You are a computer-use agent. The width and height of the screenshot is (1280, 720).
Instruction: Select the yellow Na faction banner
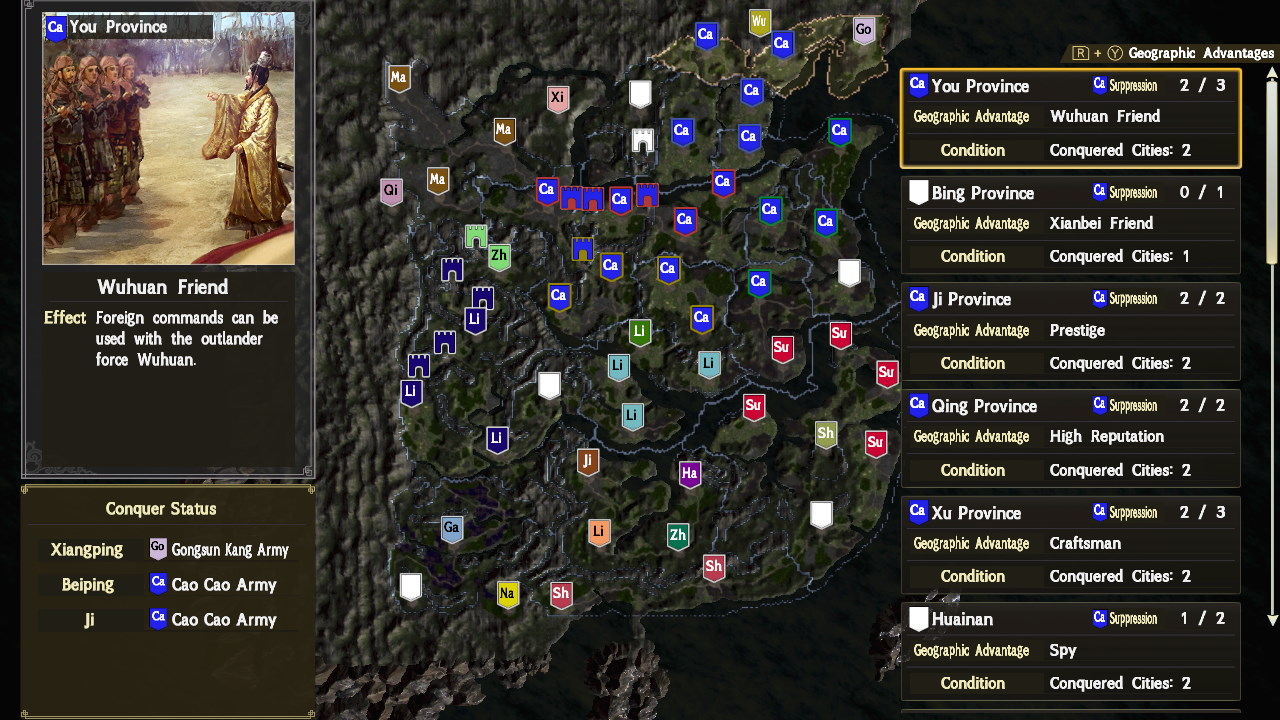(x=509, y=594)
